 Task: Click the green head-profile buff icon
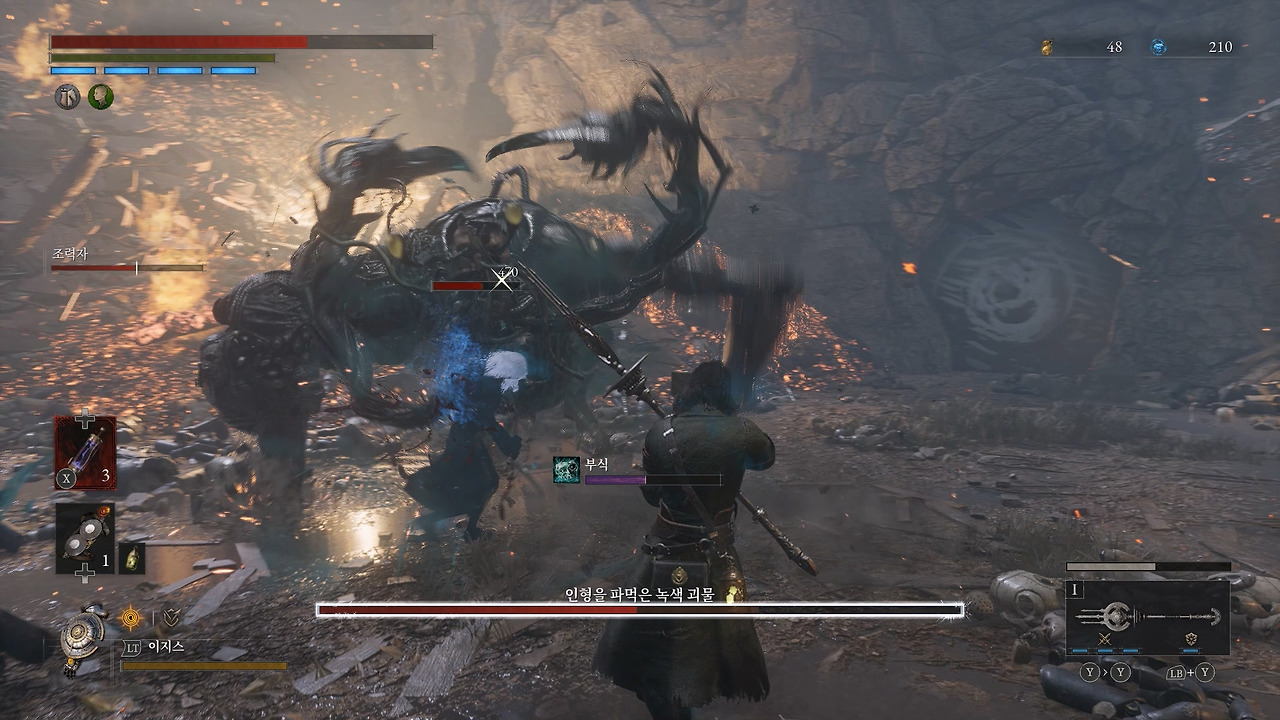(101, 97)
